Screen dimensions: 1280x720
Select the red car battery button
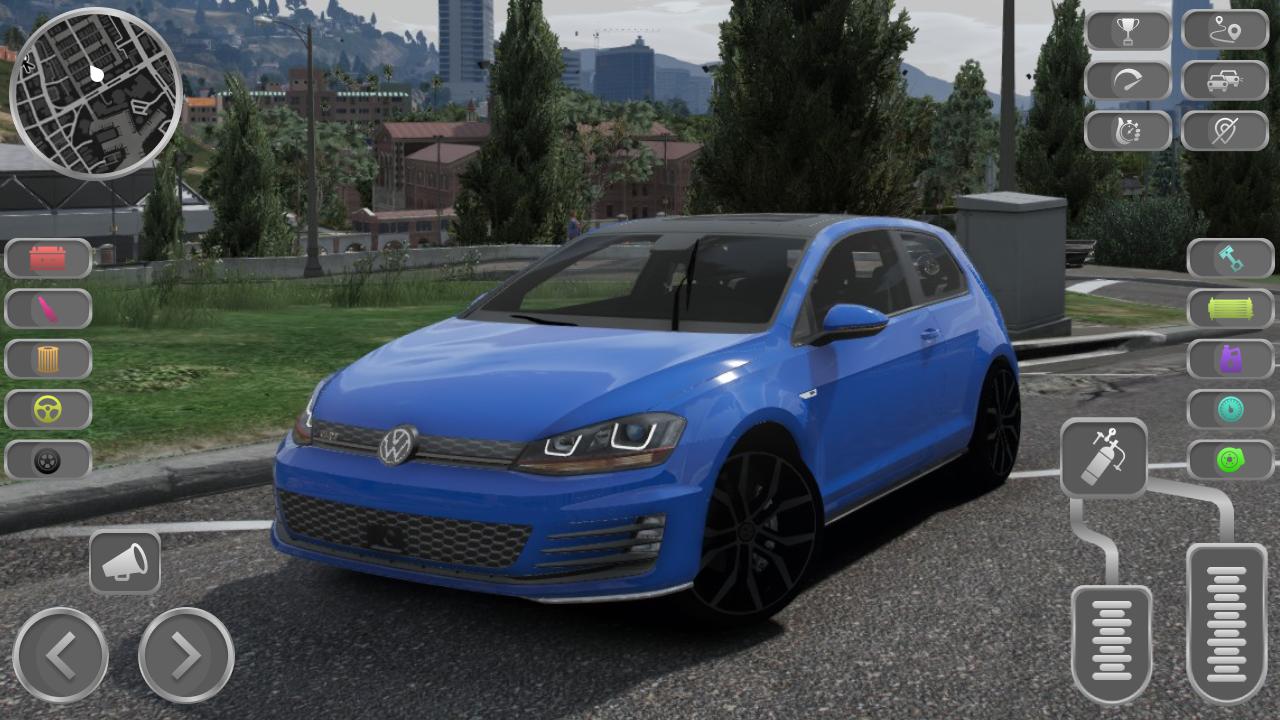pos(48,259)
